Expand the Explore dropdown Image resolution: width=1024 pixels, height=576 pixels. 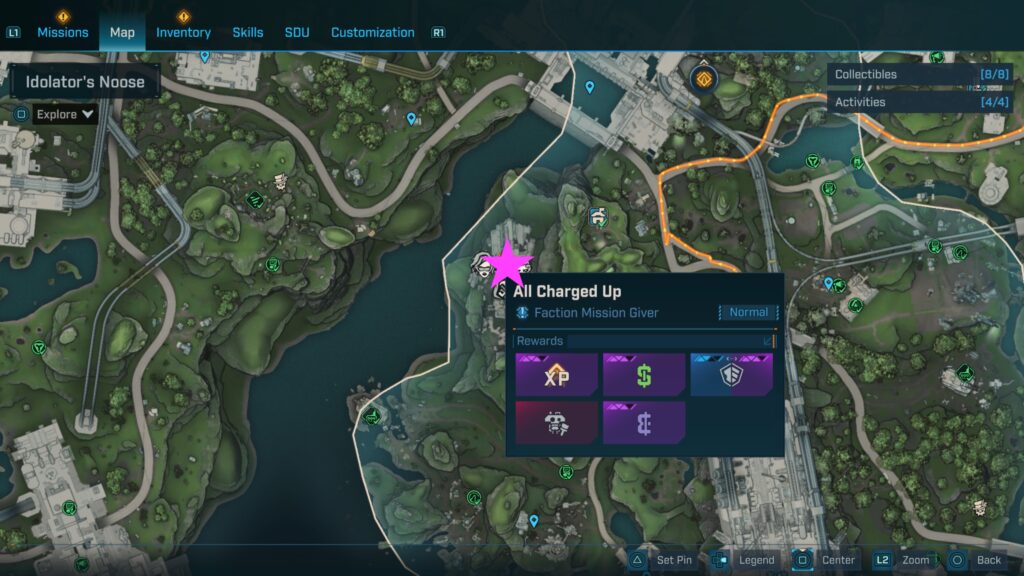coord(64,114)
